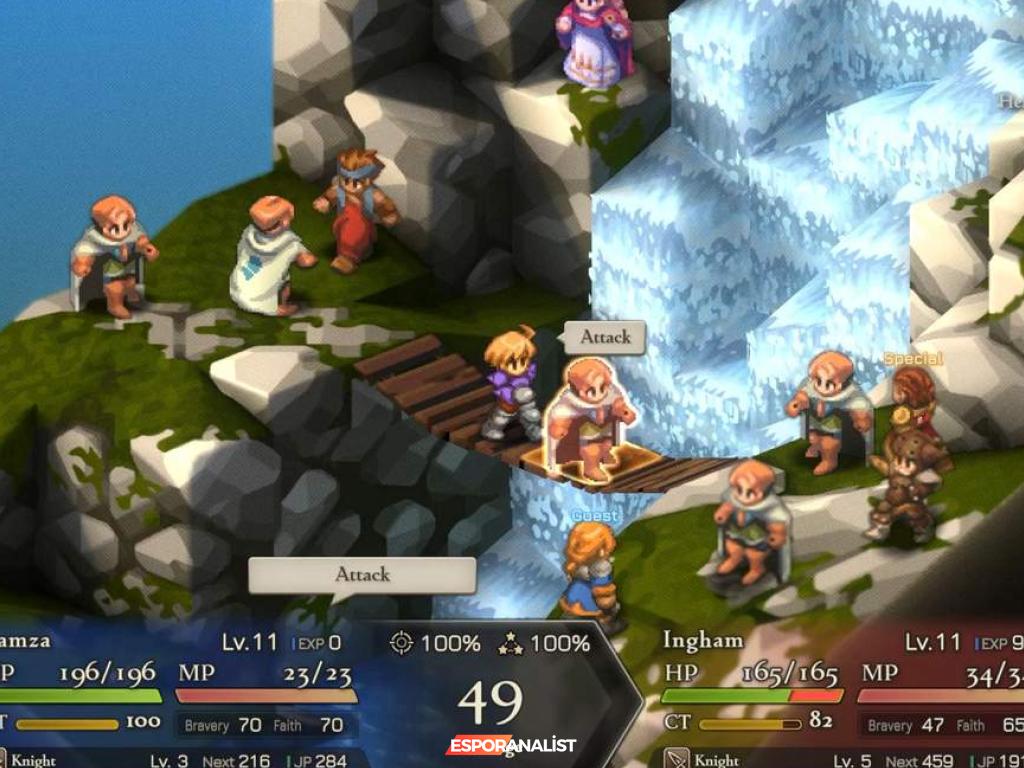Select the highlighted target unit on the bridge
The width and height of the screenshot is (1024, 768).
coord(593,418)
